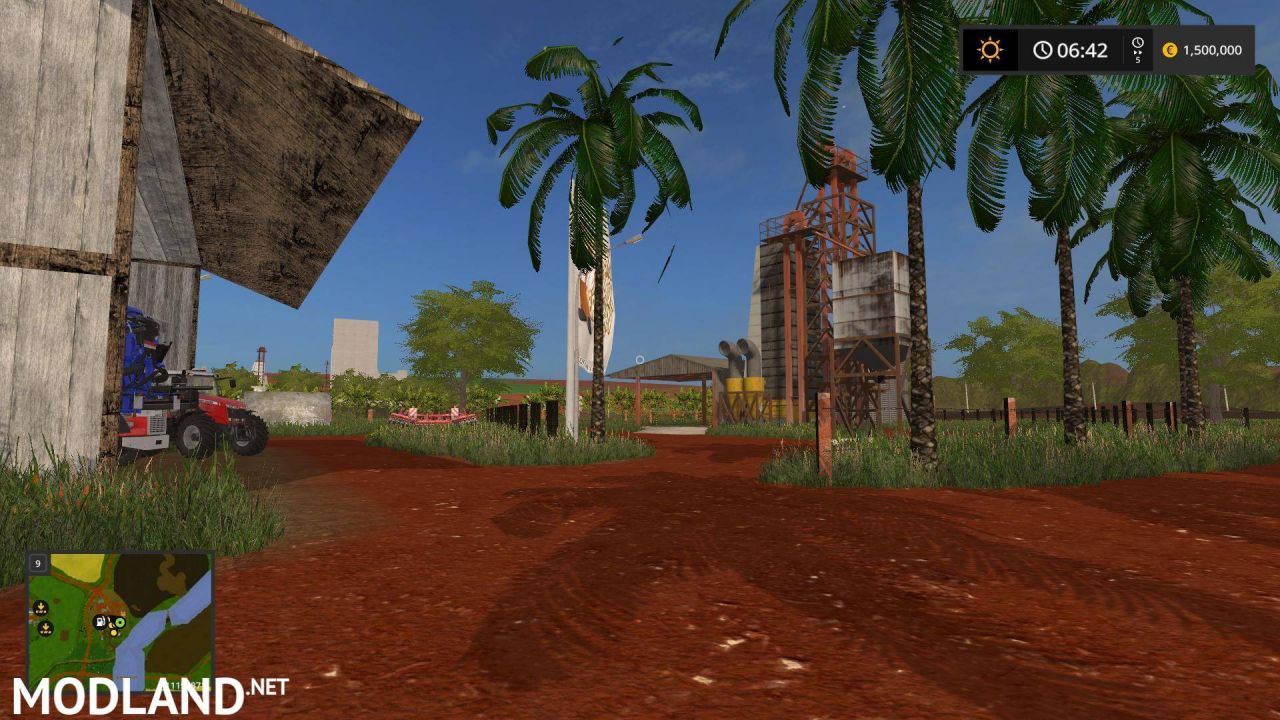Image resolution: width=1280 pixels, height=720 pixels.
Task: Click the coordinates text near minimap corner
Action: pyautogui.click(x=184, y=685)
